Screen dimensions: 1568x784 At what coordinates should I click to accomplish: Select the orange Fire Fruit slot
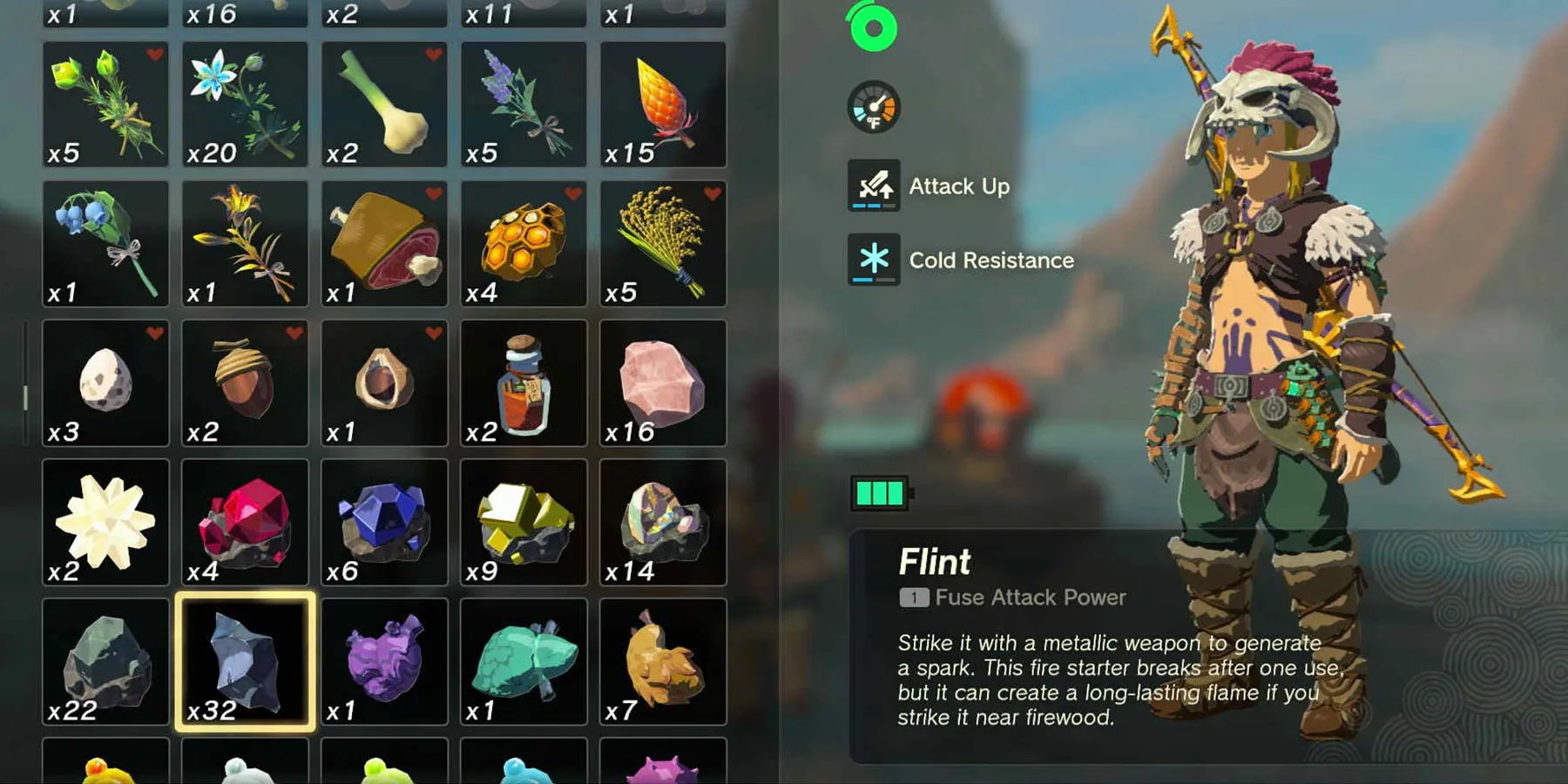[663, 105]
